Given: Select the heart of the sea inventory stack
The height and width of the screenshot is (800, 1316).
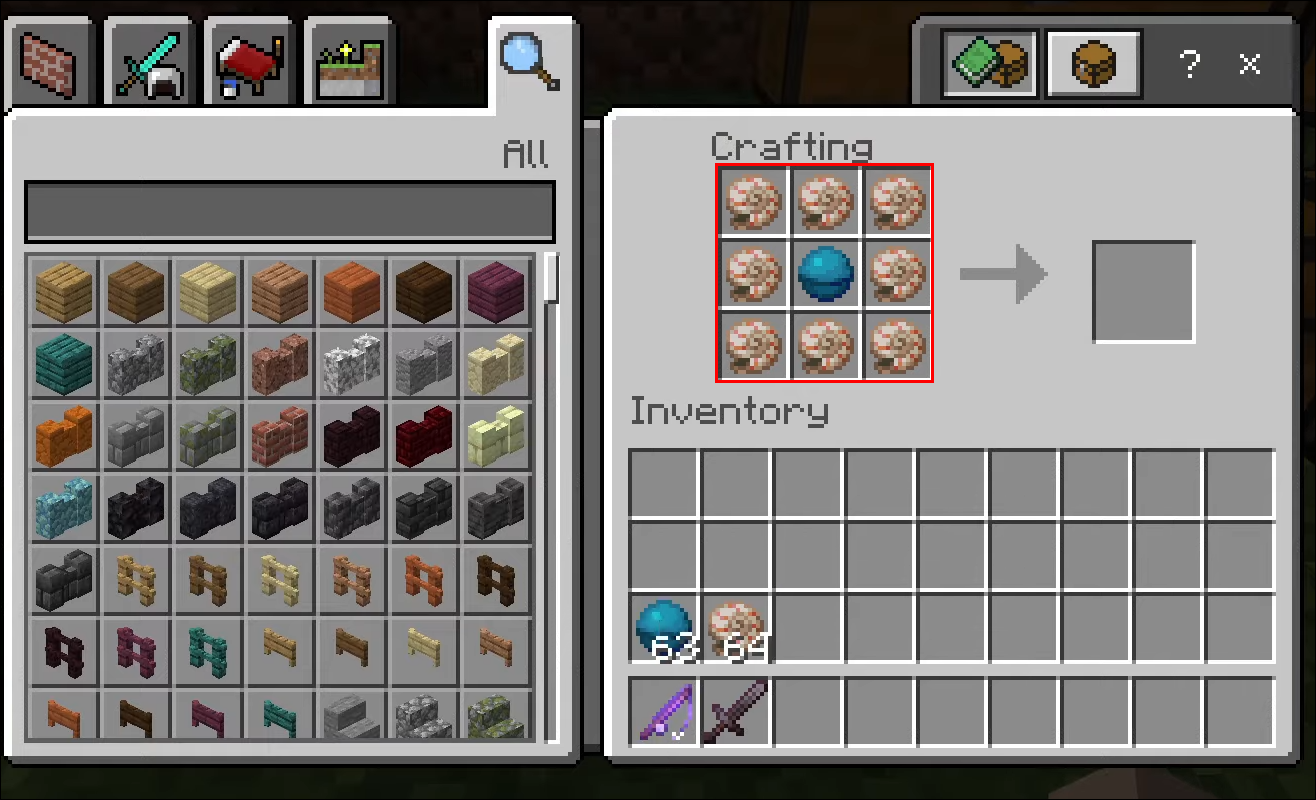Looking at the screenshot, I should tap(663, 628).
